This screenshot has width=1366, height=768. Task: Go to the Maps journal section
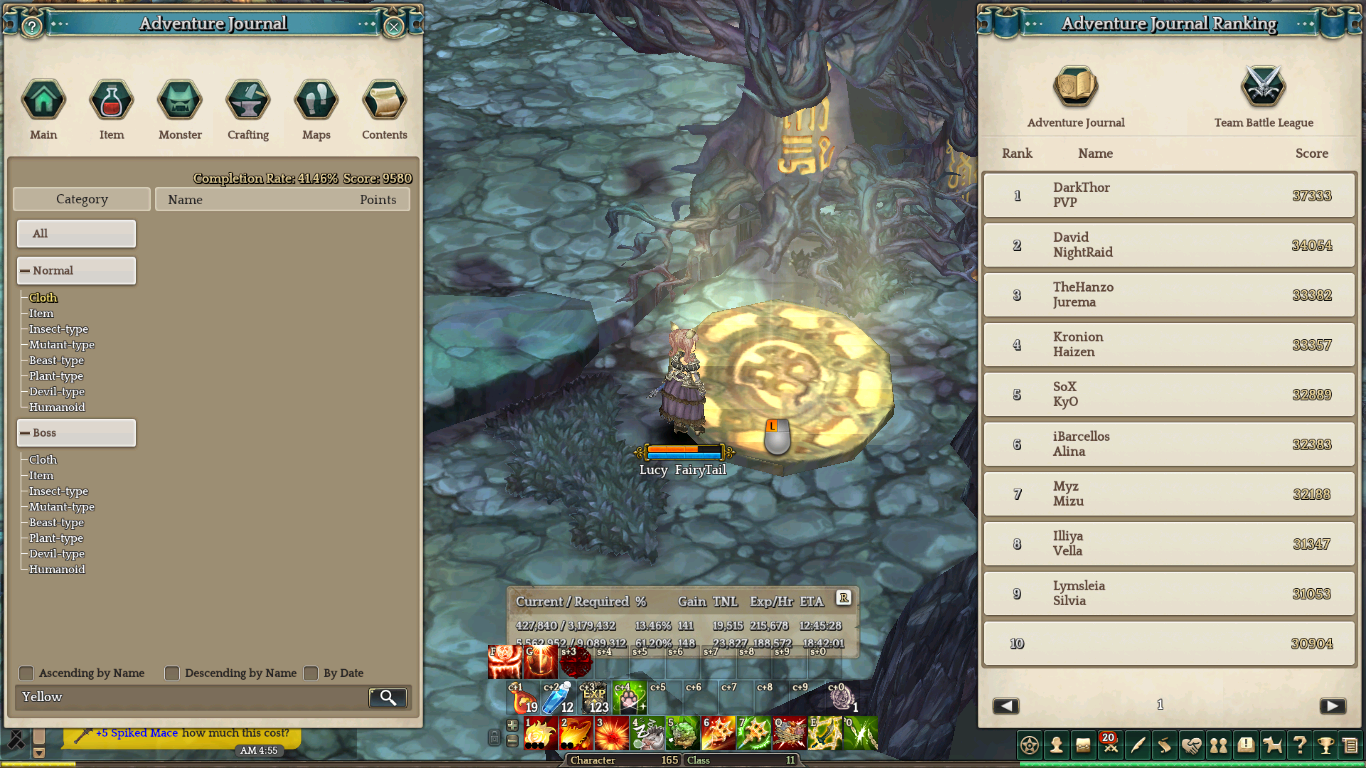click(316, 100)
